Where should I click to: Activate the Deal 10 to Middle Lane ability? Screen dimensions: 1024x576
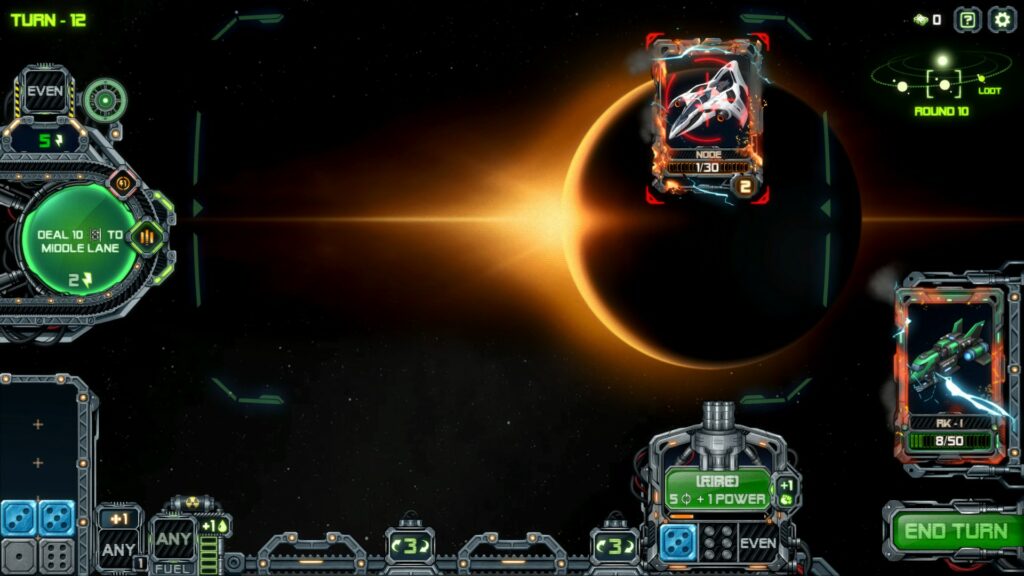[x=79, y=244]
